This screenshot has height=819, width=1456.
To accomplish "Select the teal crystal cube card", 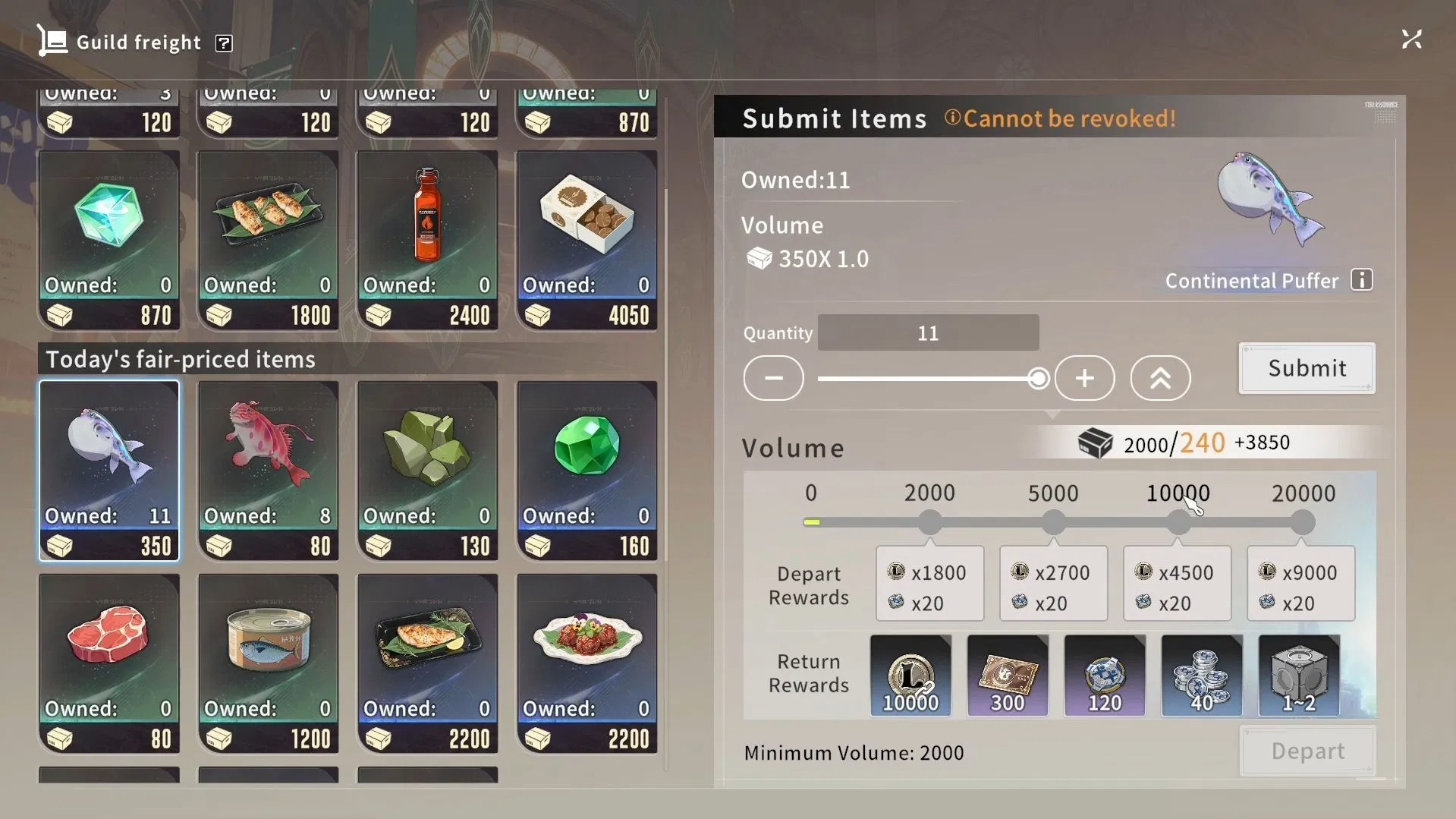I will pyautogui.click(x=109, y=240).
